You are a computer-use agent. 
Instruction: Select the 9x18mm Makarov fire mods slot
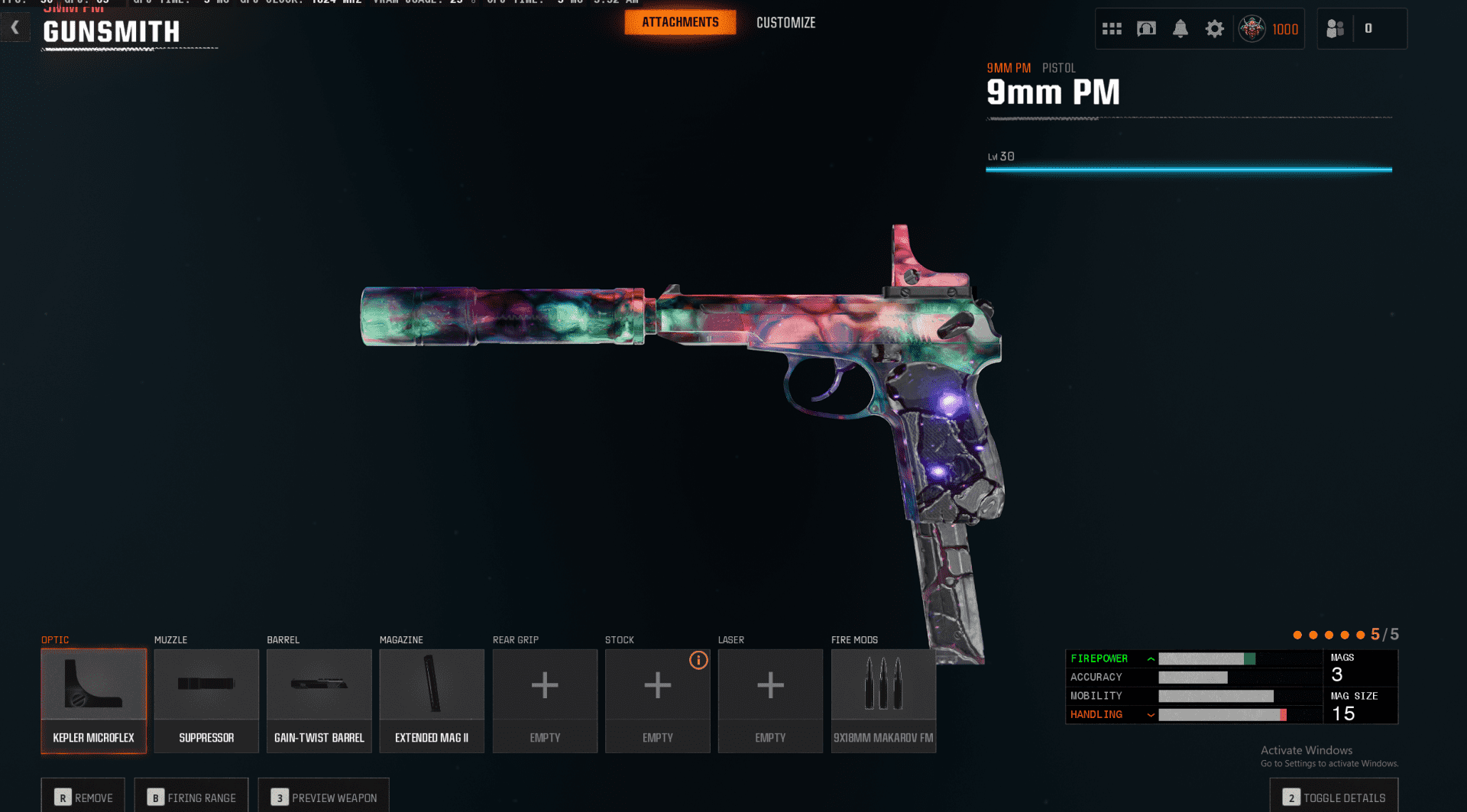tap(883, 700)
